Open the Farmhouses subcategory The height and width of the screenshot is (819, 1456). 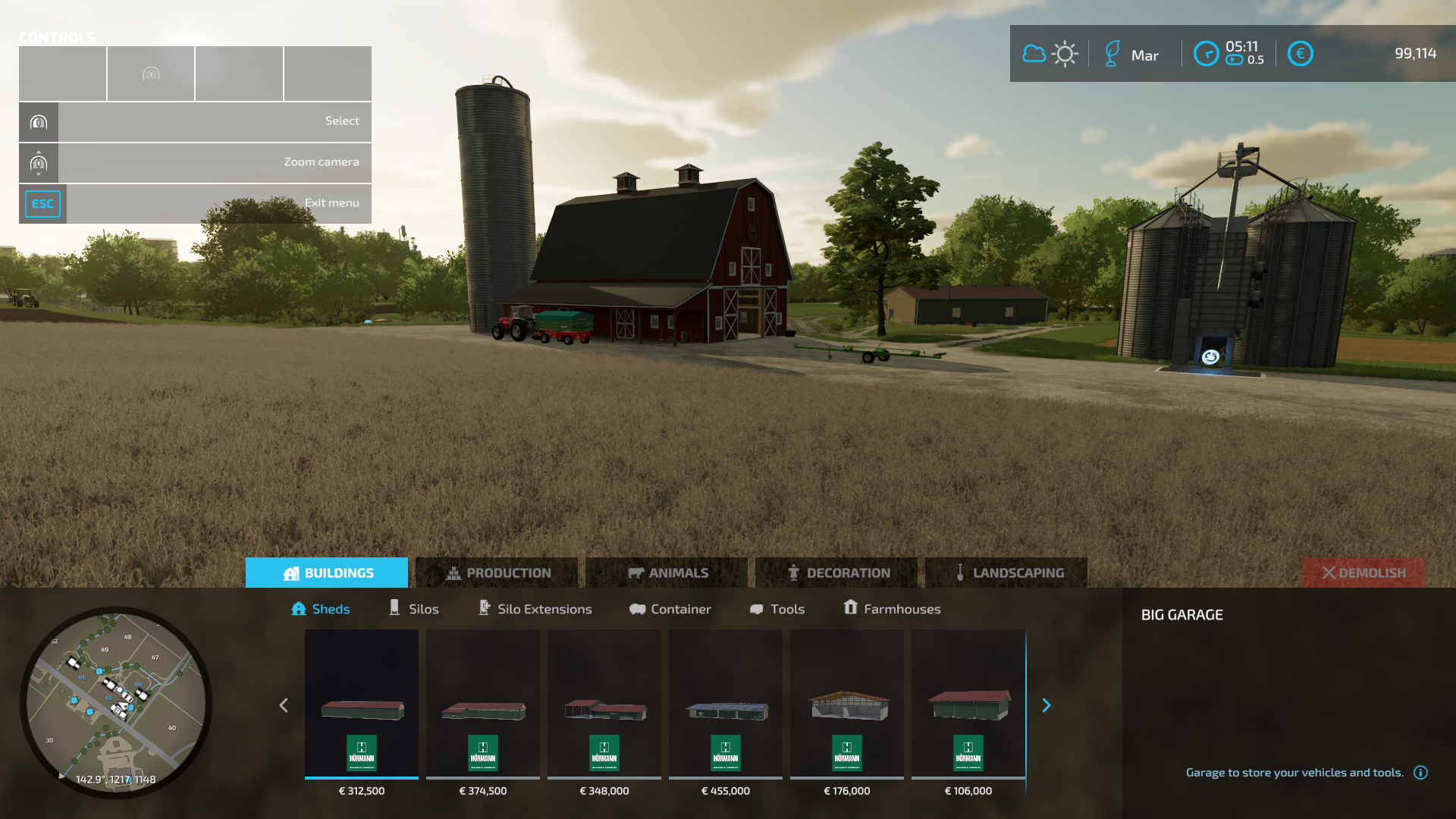pyautogui.click(x=893, y=609)
